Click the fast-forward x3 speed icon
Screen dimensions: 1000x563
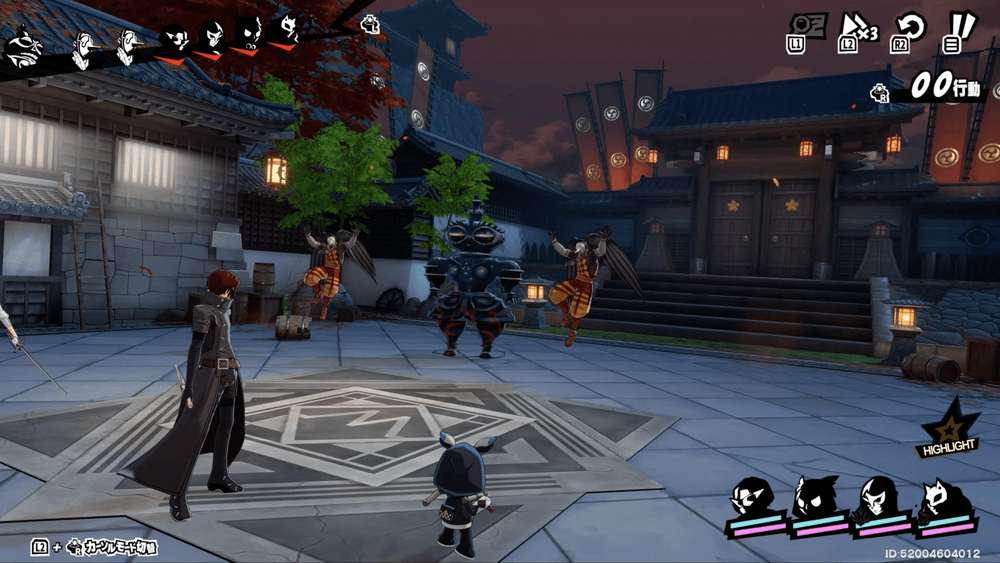pos(857,29)
